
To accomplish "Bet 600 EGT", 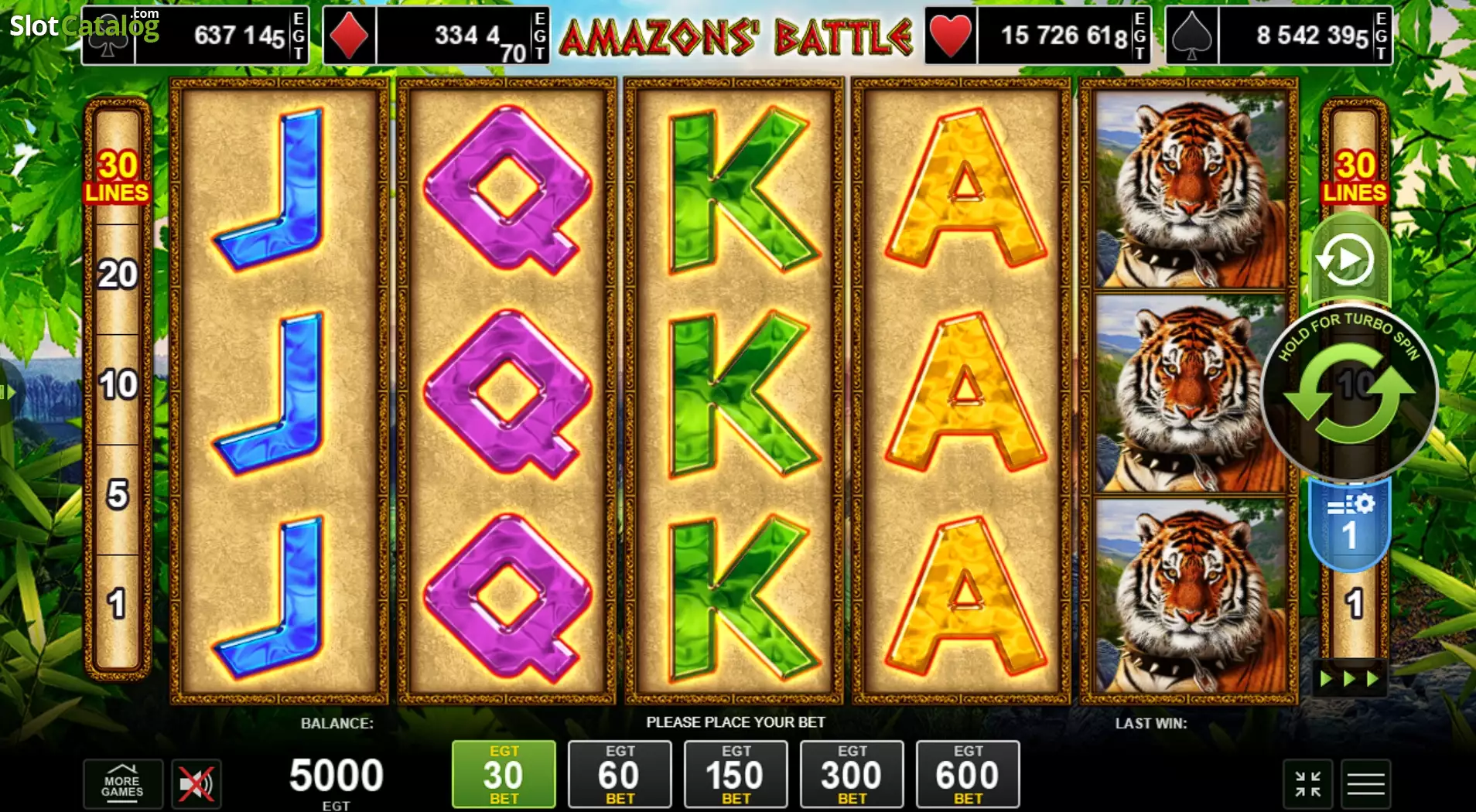I will (x=967, y=774).
